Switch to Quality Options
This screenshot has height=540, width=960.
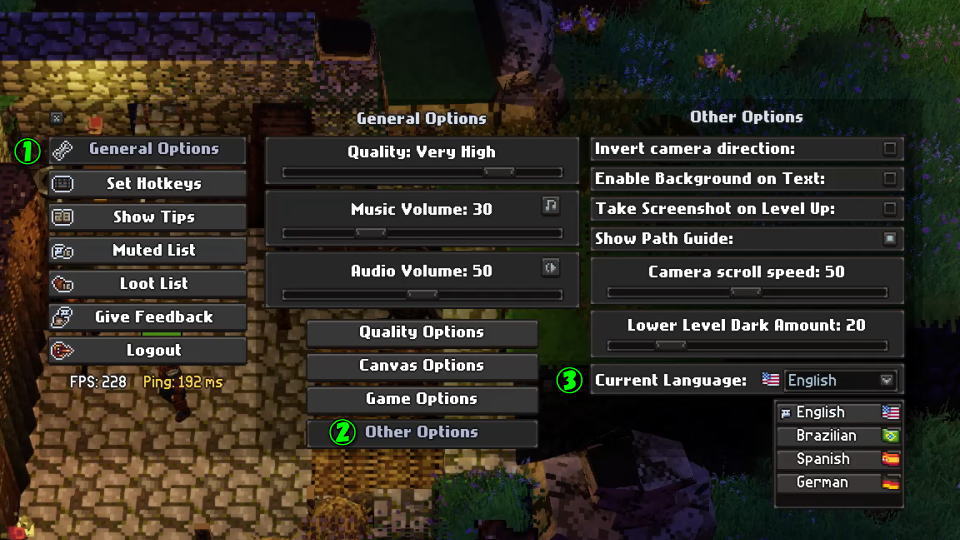[x=421, y=332]
